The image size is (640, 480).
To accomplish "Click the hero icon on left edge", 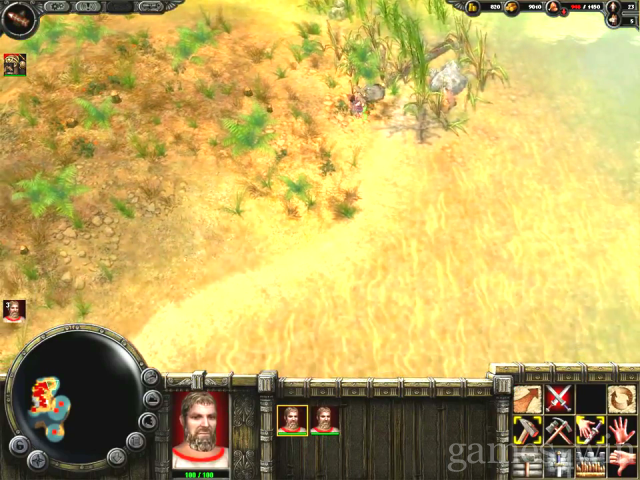I will pos(13,310).
